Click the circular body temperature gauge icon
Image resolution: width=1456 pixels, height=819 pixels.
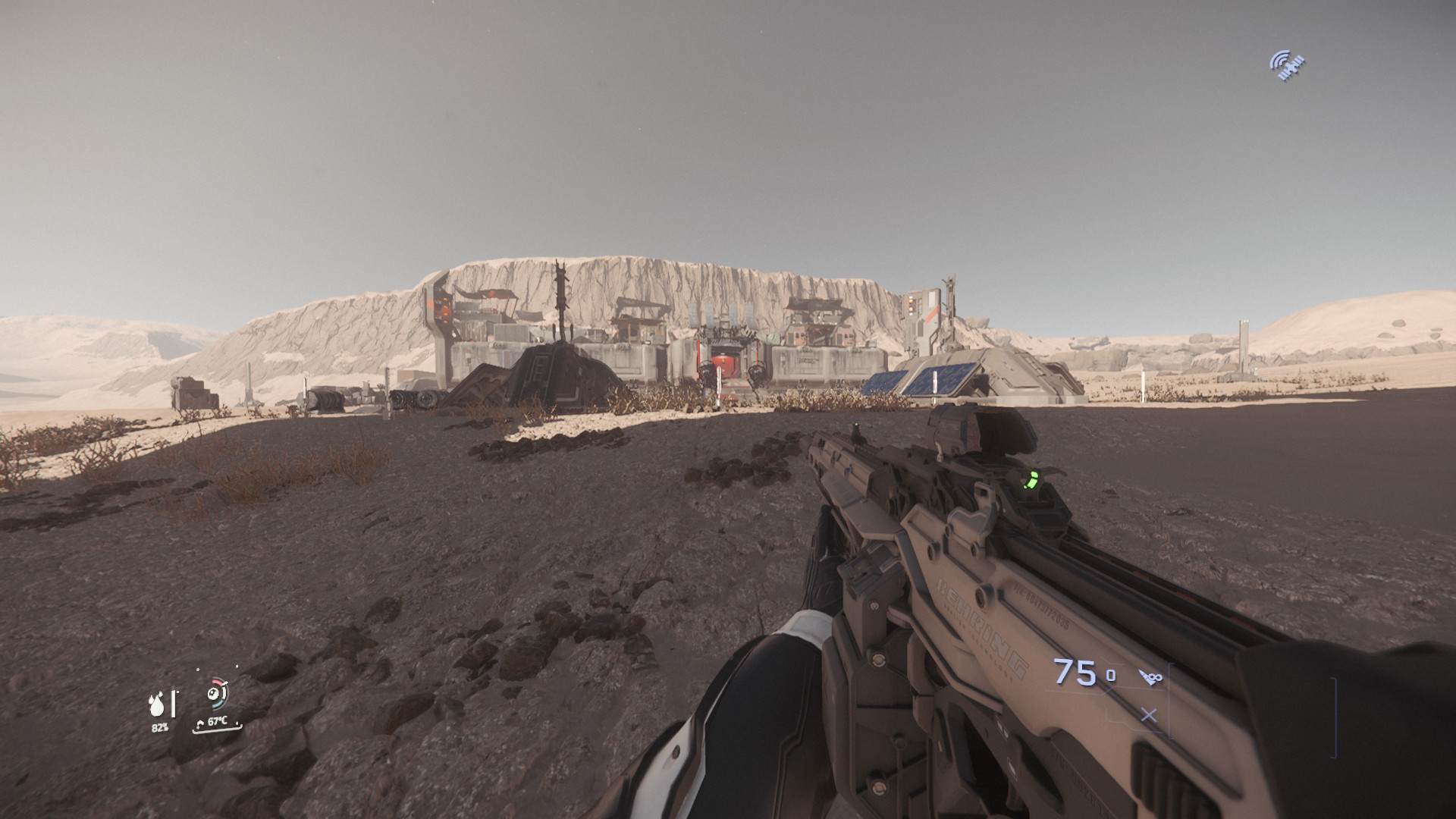point(218,693)
